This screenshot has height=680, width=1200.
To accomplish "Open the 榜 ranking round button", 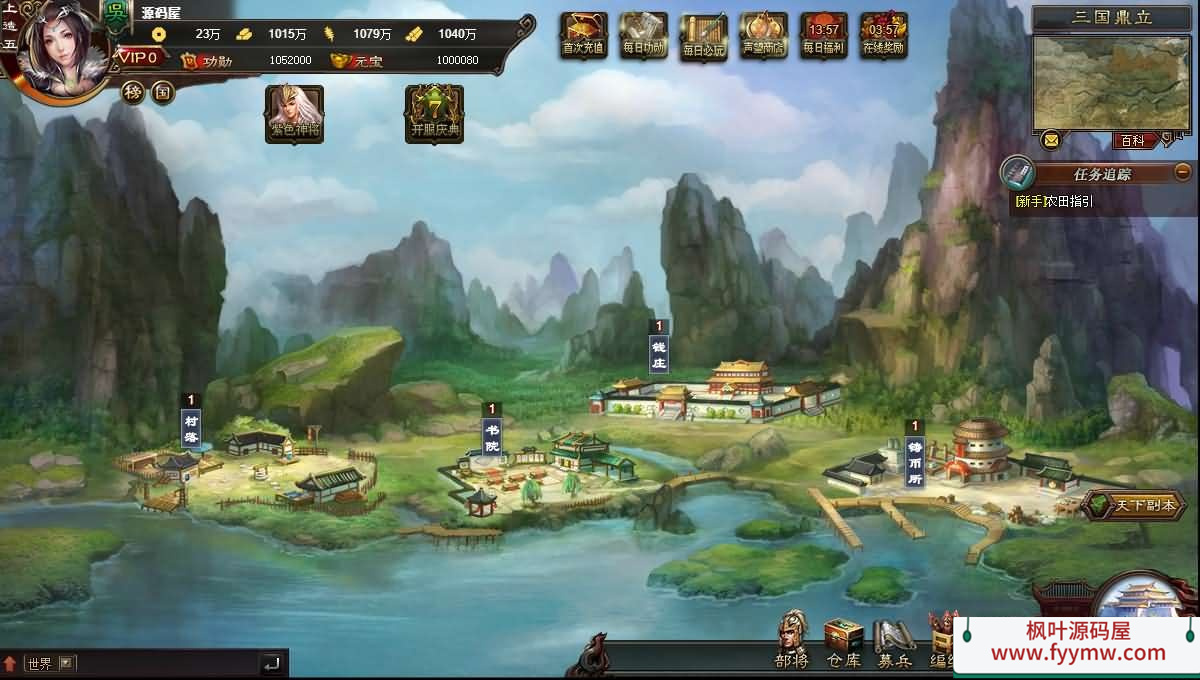I will click(x=134, y=93).
